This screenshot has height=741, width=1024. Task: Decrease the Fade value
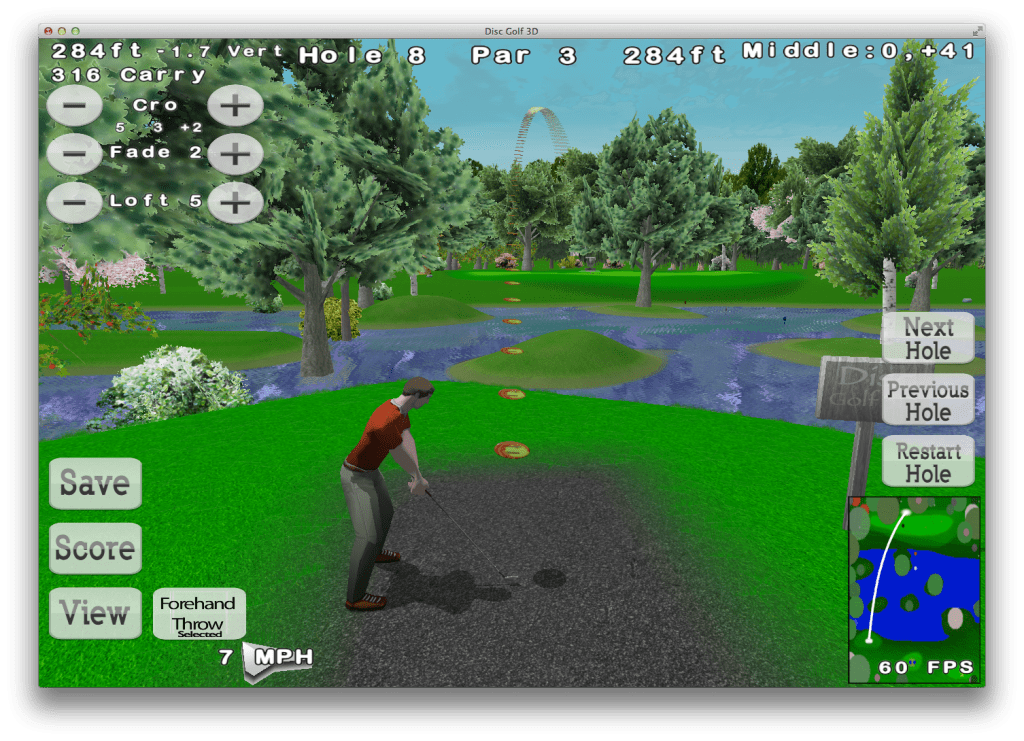74,154
